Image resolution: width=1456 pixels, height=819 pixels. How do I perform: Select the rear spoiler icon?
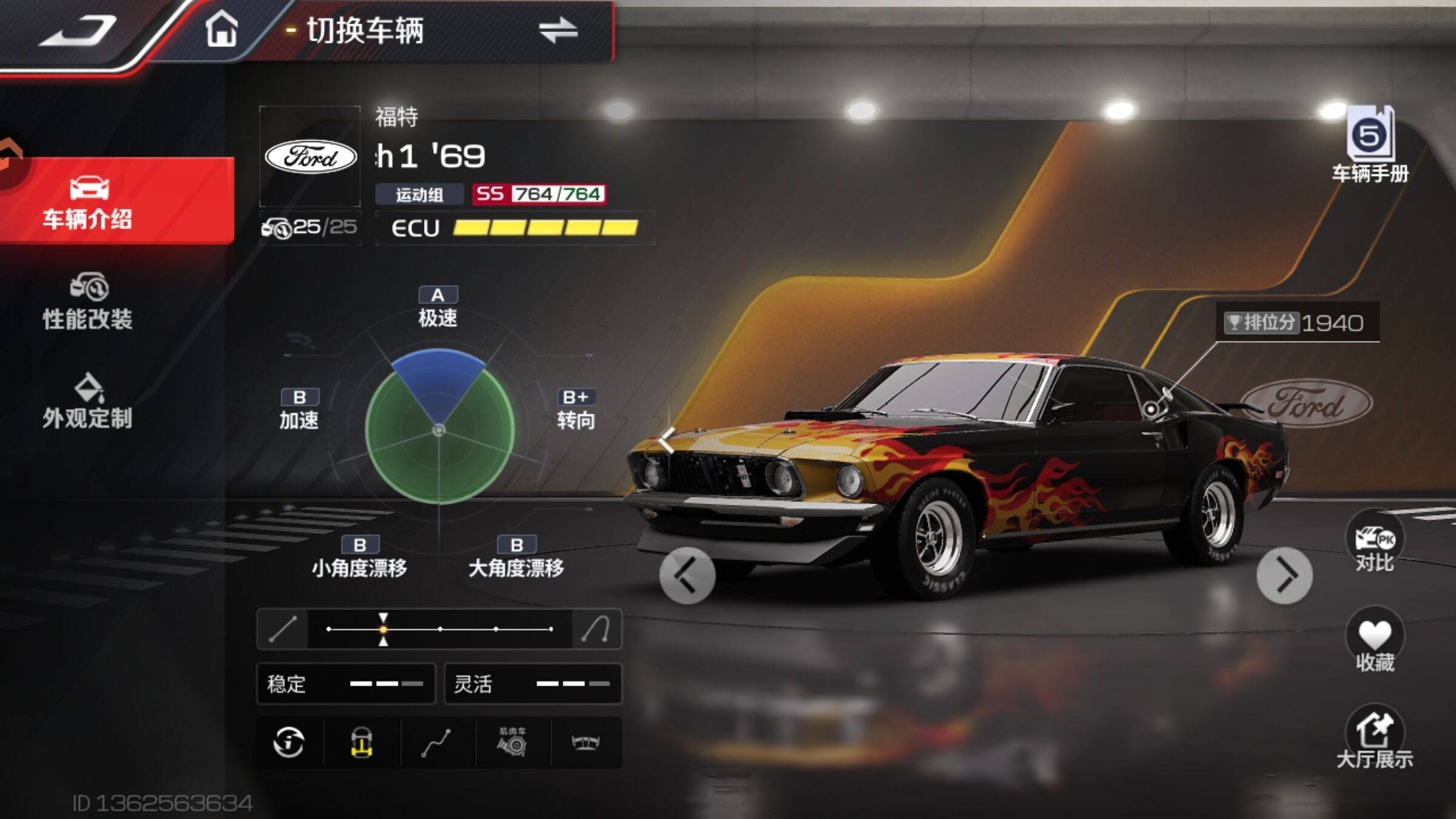[x=586, y=742]
